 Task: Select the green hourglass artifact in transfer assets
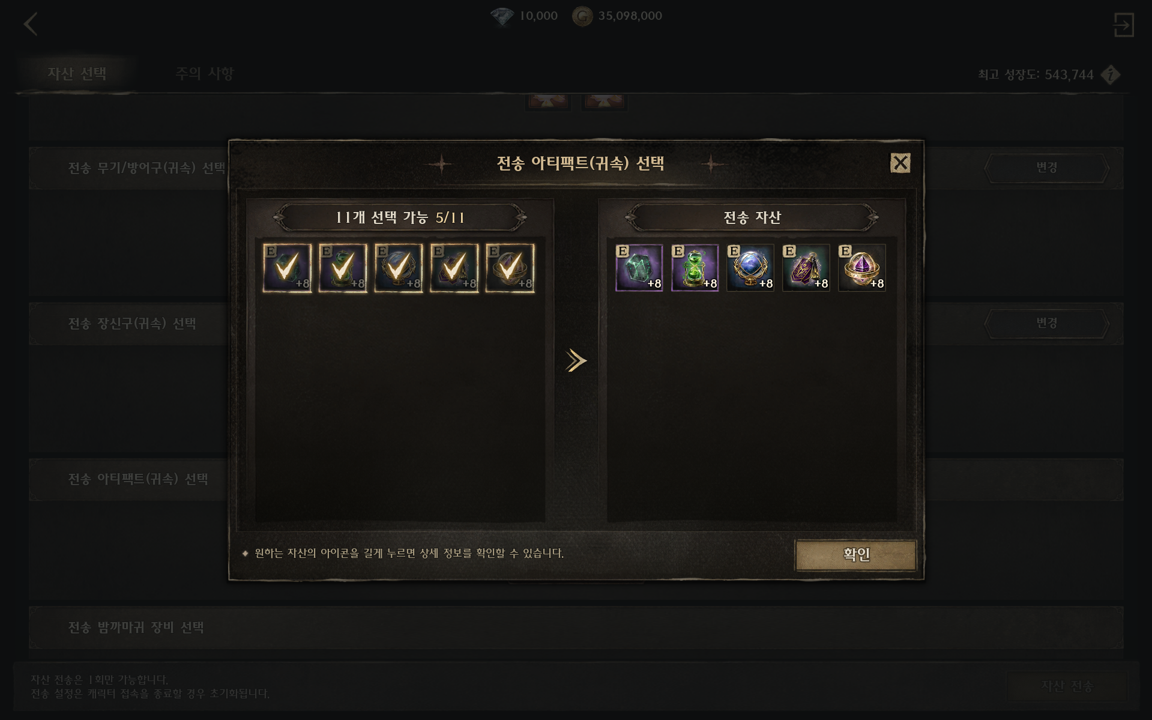coord(695,268)
